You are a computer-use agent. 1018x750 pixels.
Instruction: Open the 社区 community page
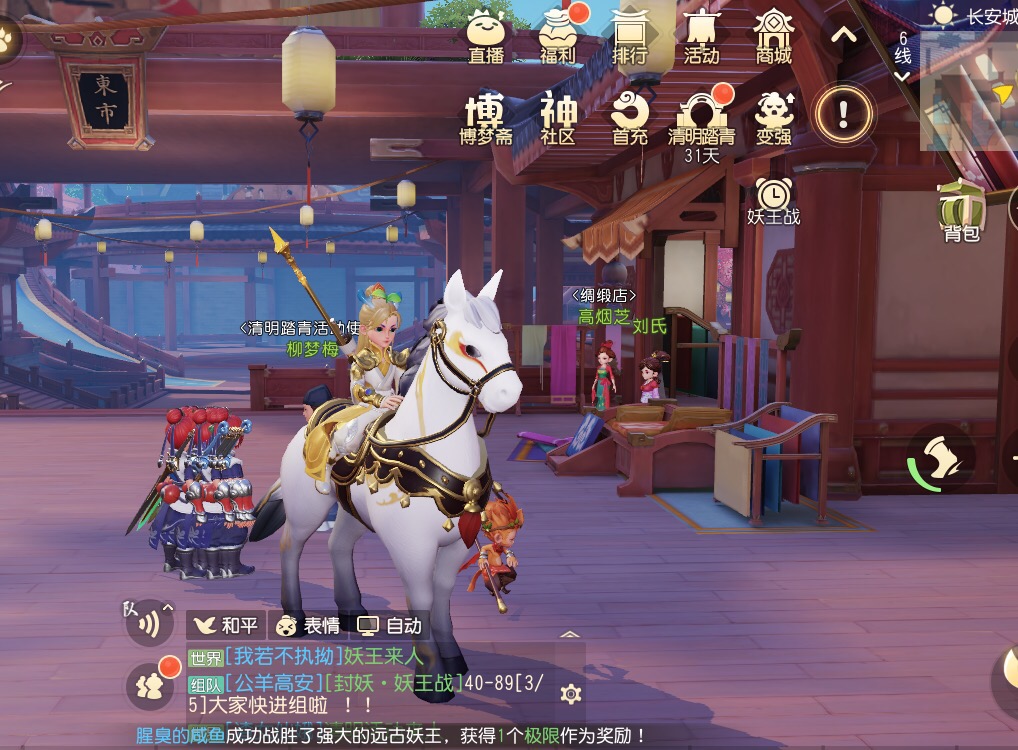[558, 118]
